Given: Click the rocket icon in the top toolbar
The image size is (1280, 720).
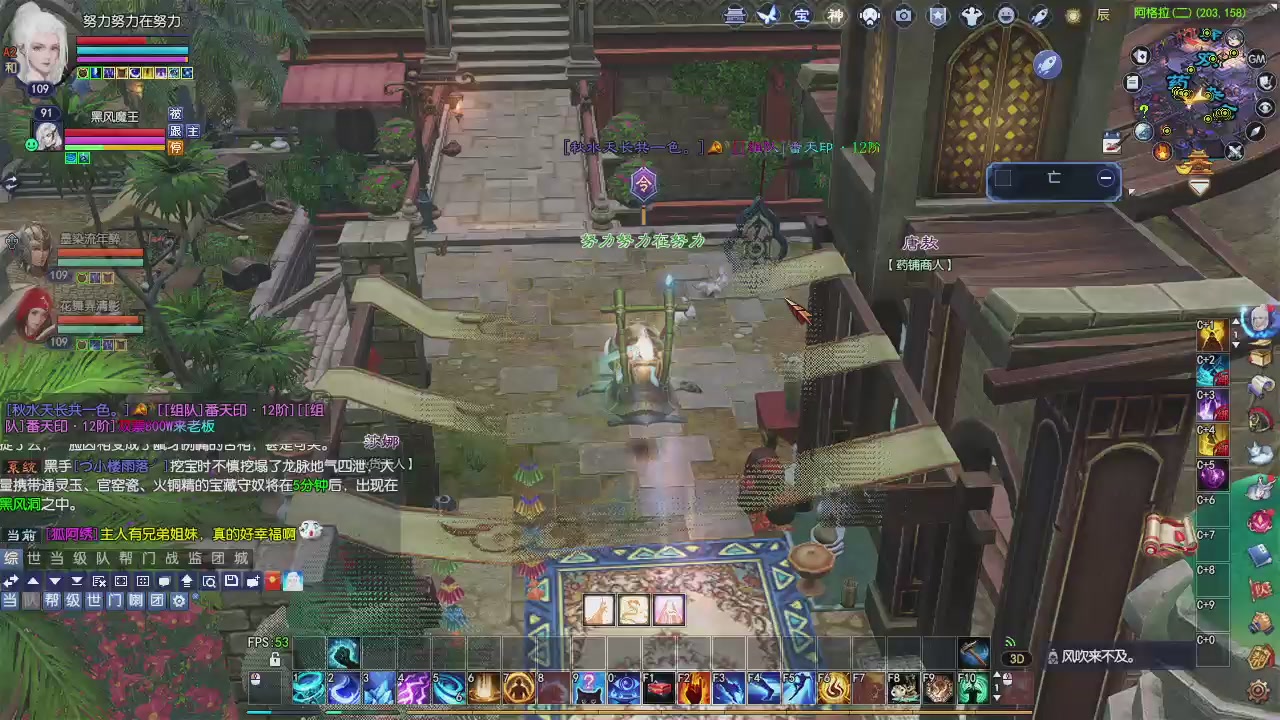Looking at the screenshot, I should (1038, 15).
